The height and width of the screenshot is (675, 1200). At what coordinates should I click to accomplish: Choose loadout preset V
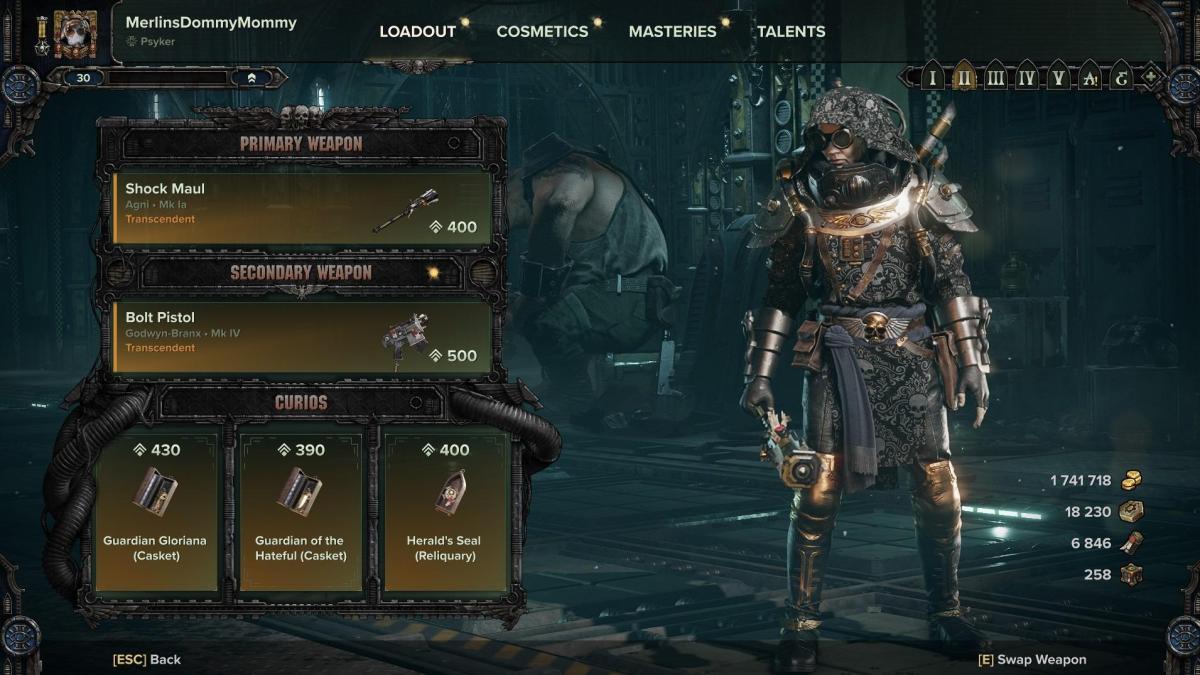click(x=1057, y=77)
